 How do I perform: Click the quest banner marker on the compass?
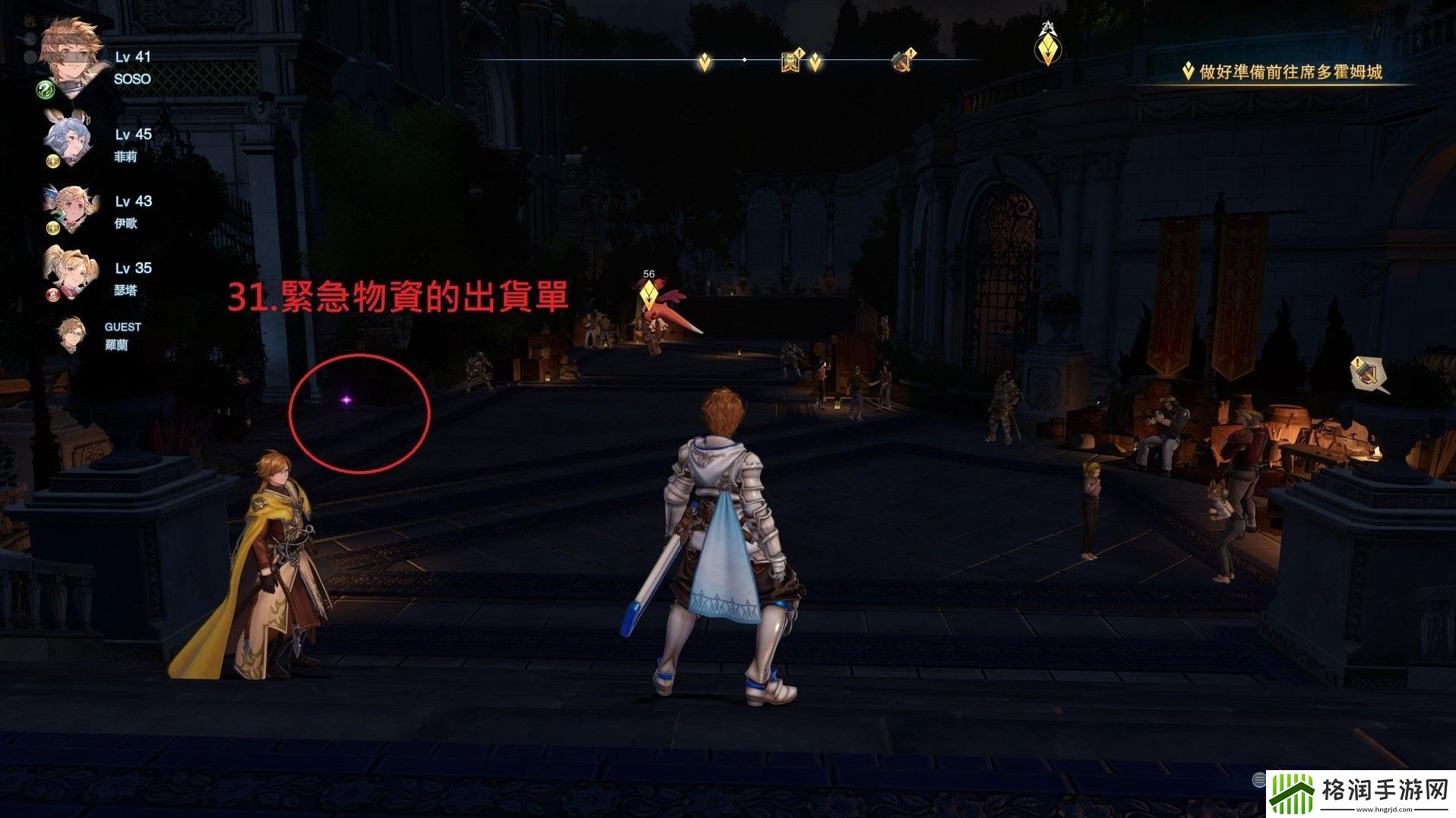[x=793, y=60]
